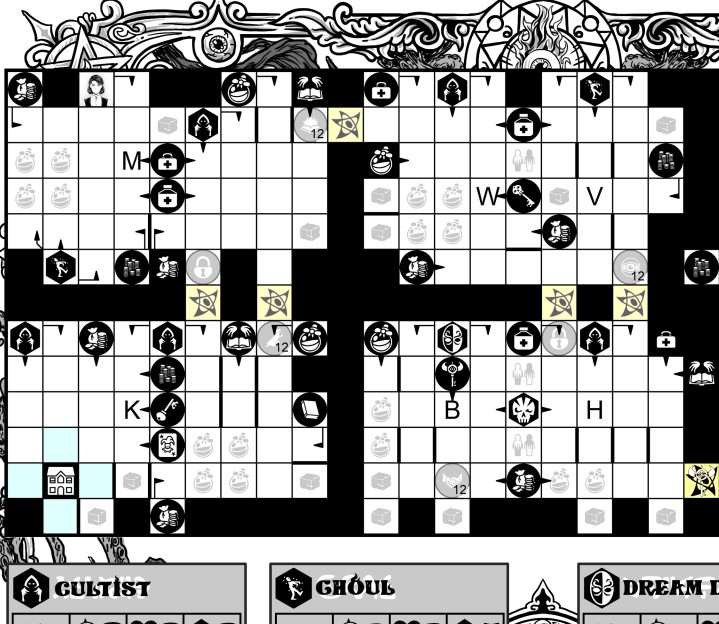Select the board tile labeled V
Image resolution: width=719 pixels, height=624 pixels.
click(595, 196)
